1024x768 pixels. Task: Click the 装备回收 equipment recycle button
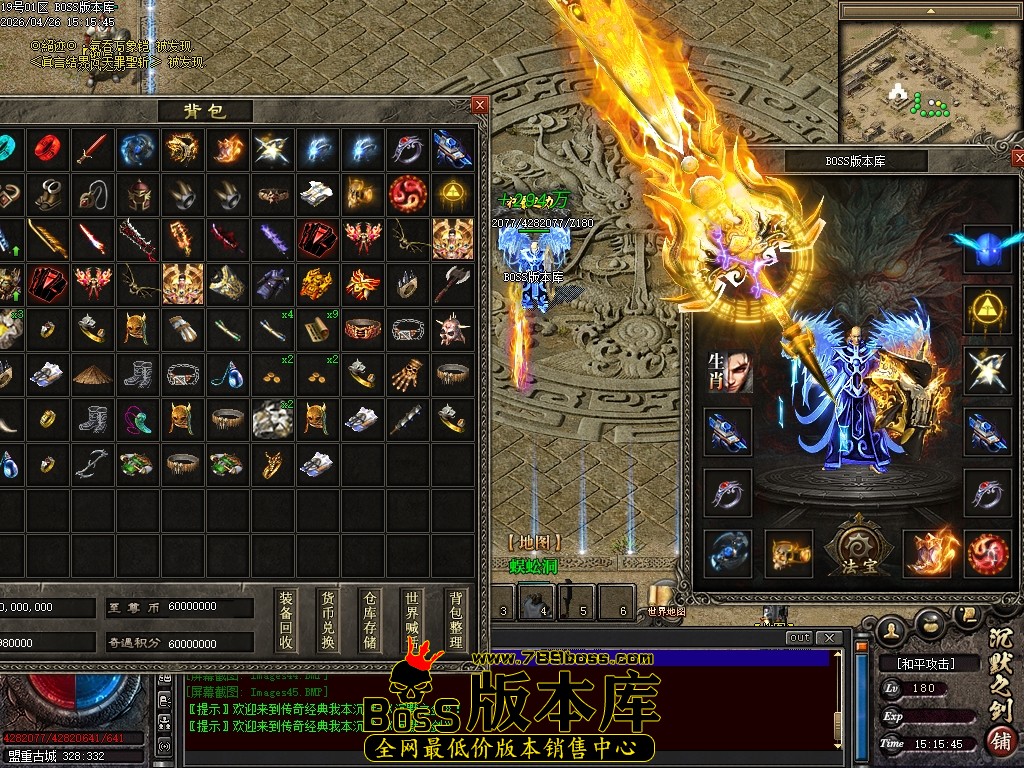[x=286, y=620]
